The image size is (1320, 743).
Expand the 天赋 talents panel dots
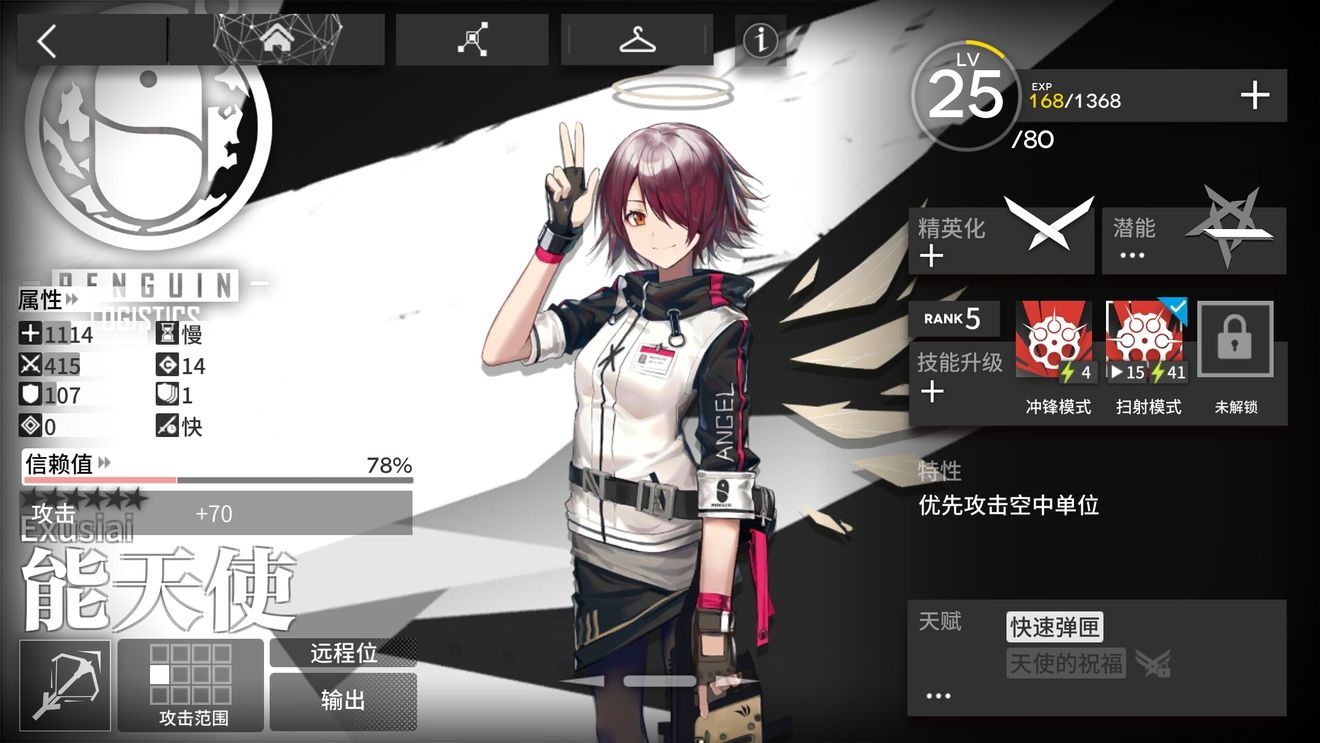pos(938,696)
